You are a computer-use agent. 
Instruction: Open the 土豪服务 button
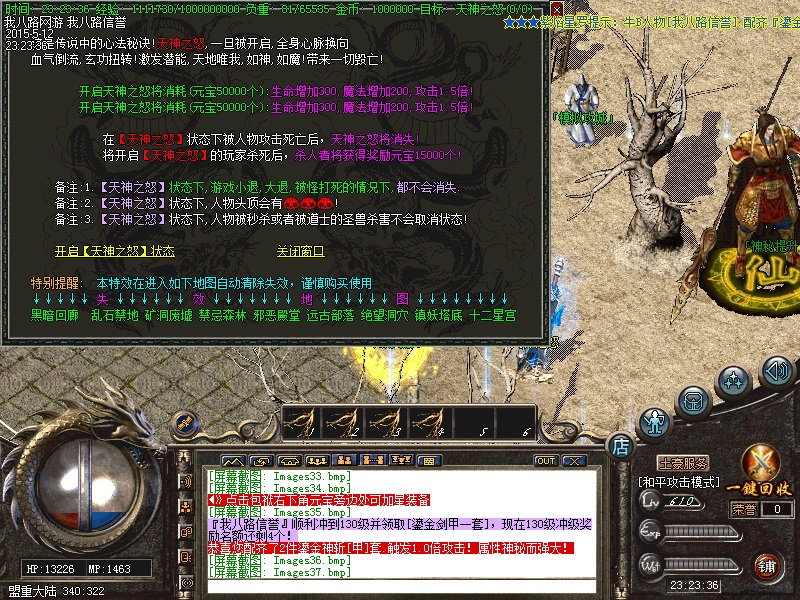[682, 462]
